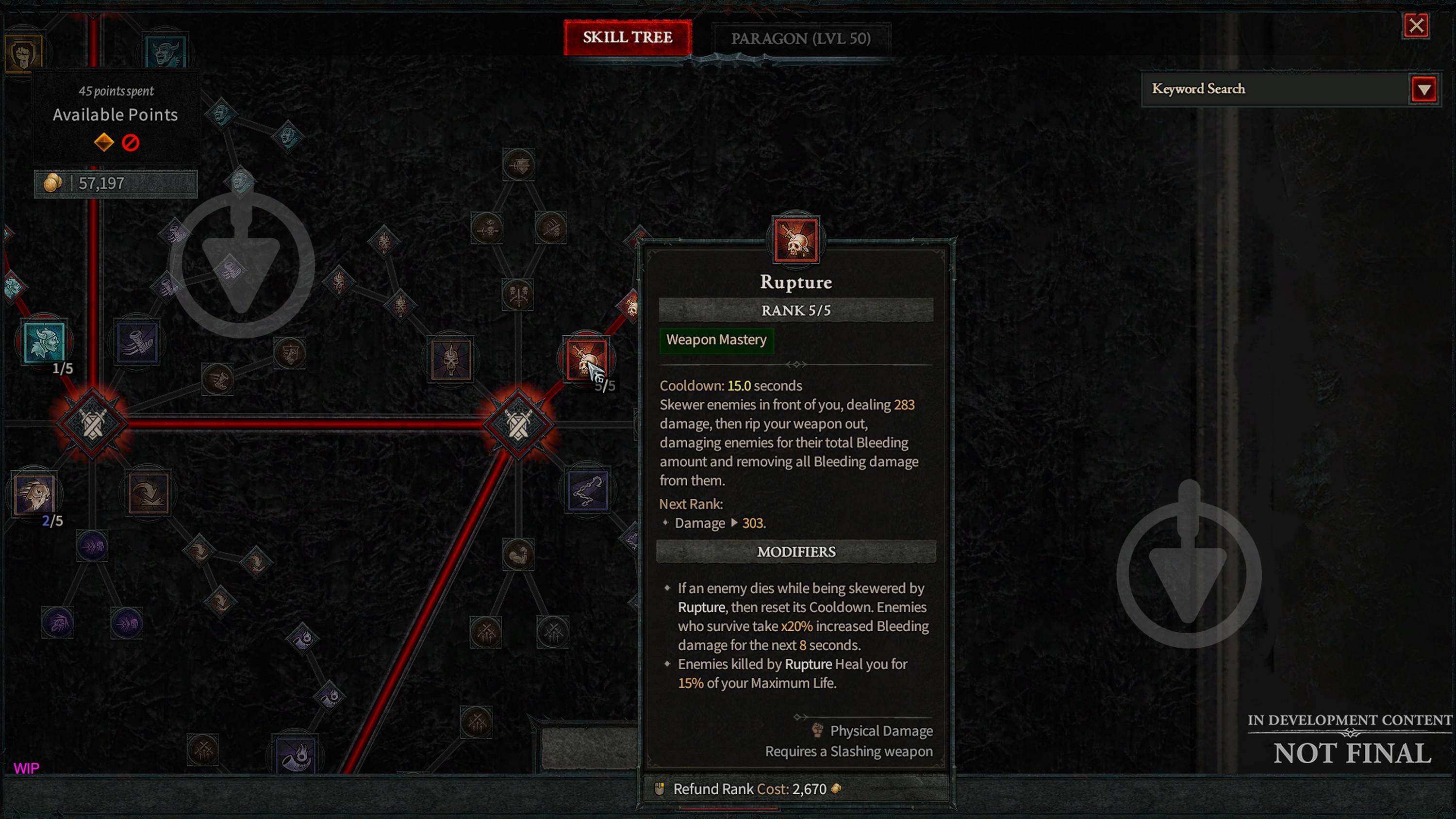Select the yellow fist node at top-left

click(24, 54)
